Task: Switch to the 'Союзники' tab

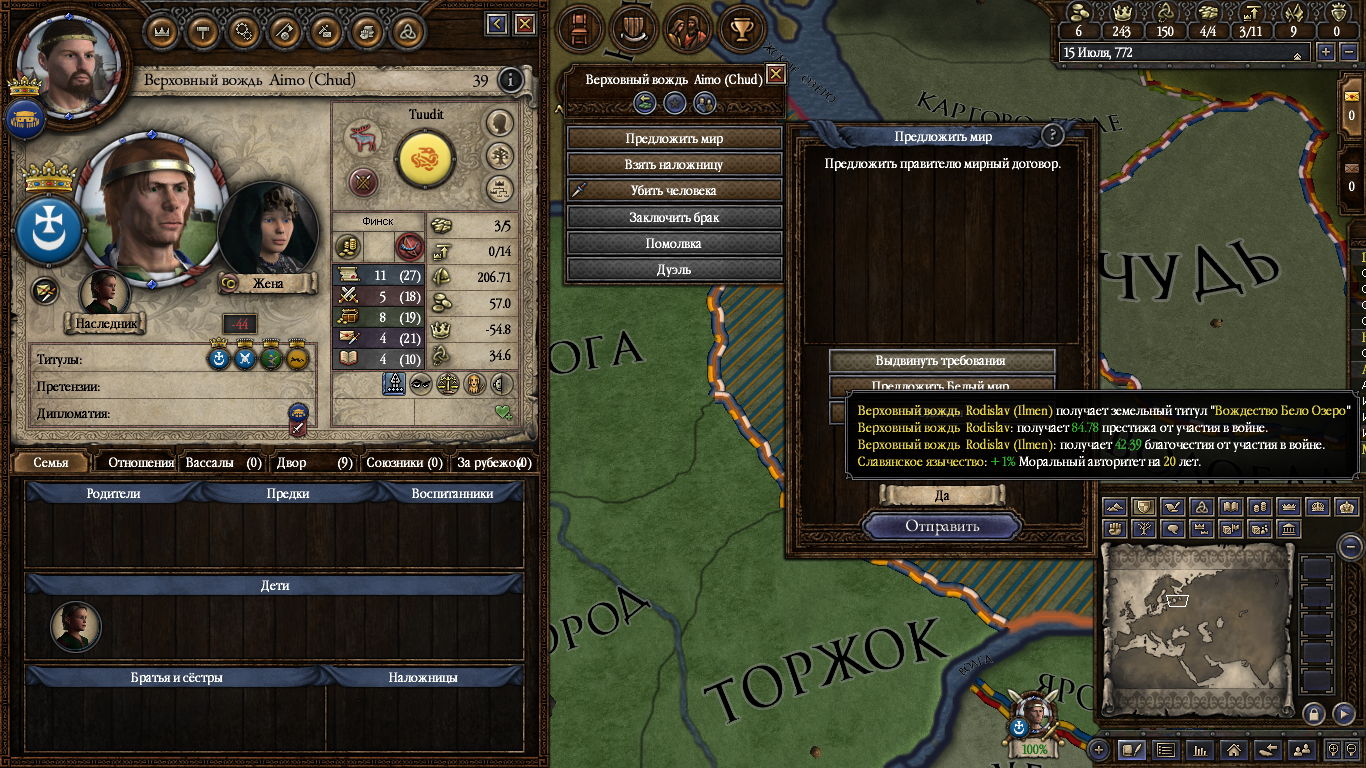Action: [403, 463]
